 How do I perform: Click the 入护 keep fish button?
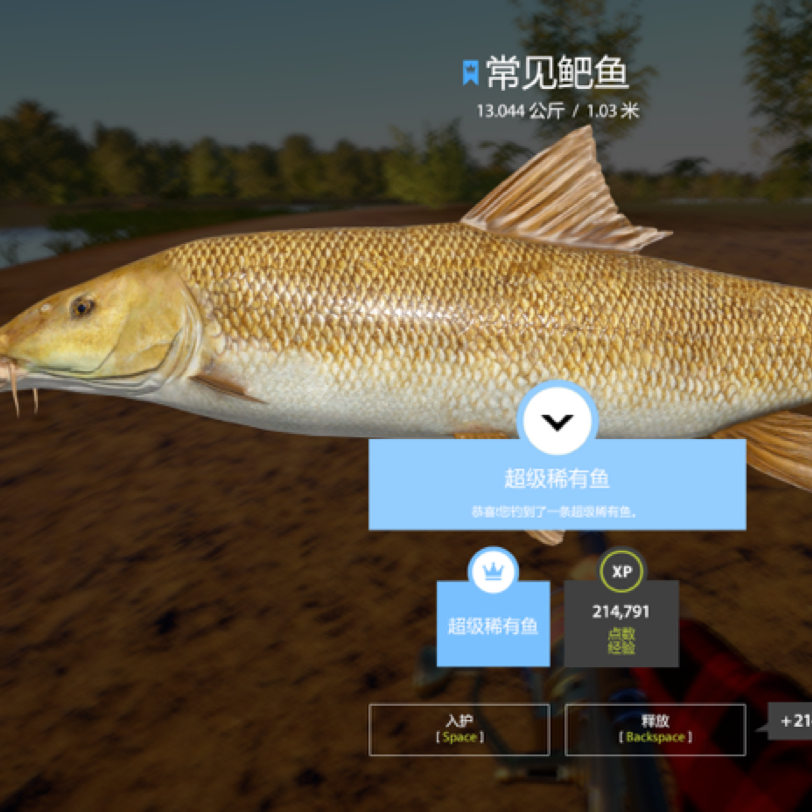click(x=459, y=729)
